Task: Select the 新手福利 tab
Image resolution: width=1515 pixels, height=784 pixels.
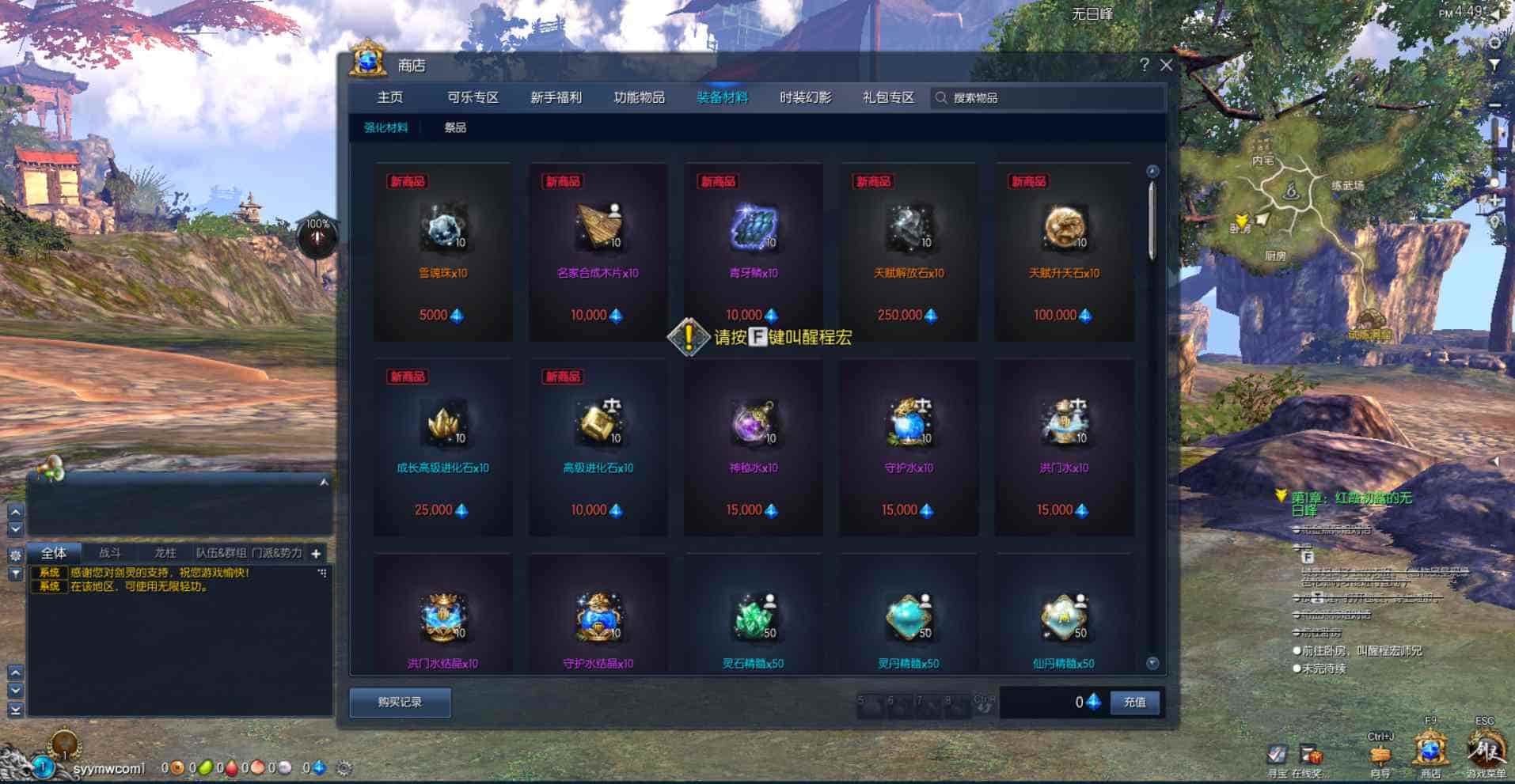Action: point(556,97)
